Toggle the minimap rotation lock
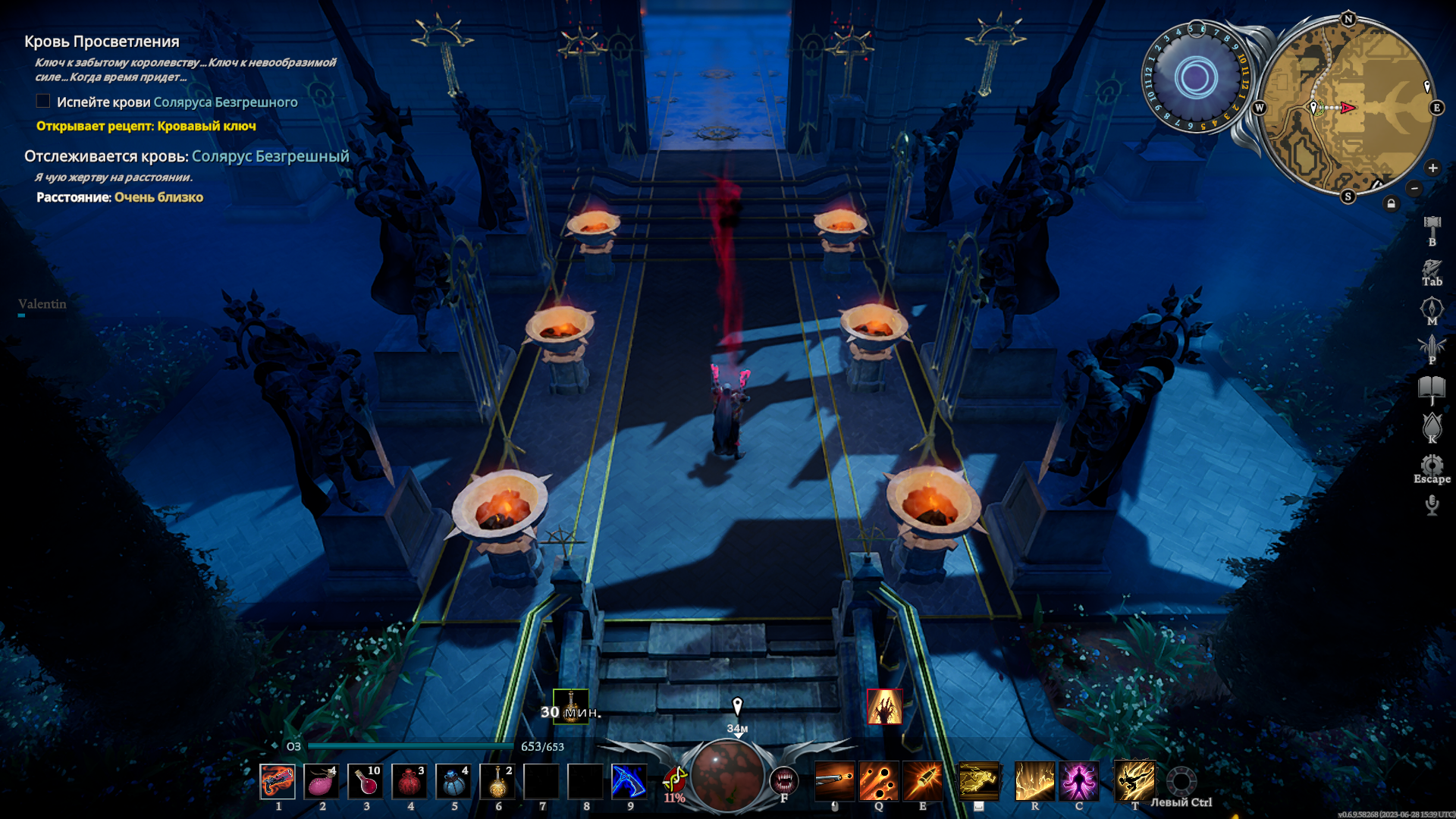 coord(1391,203)
